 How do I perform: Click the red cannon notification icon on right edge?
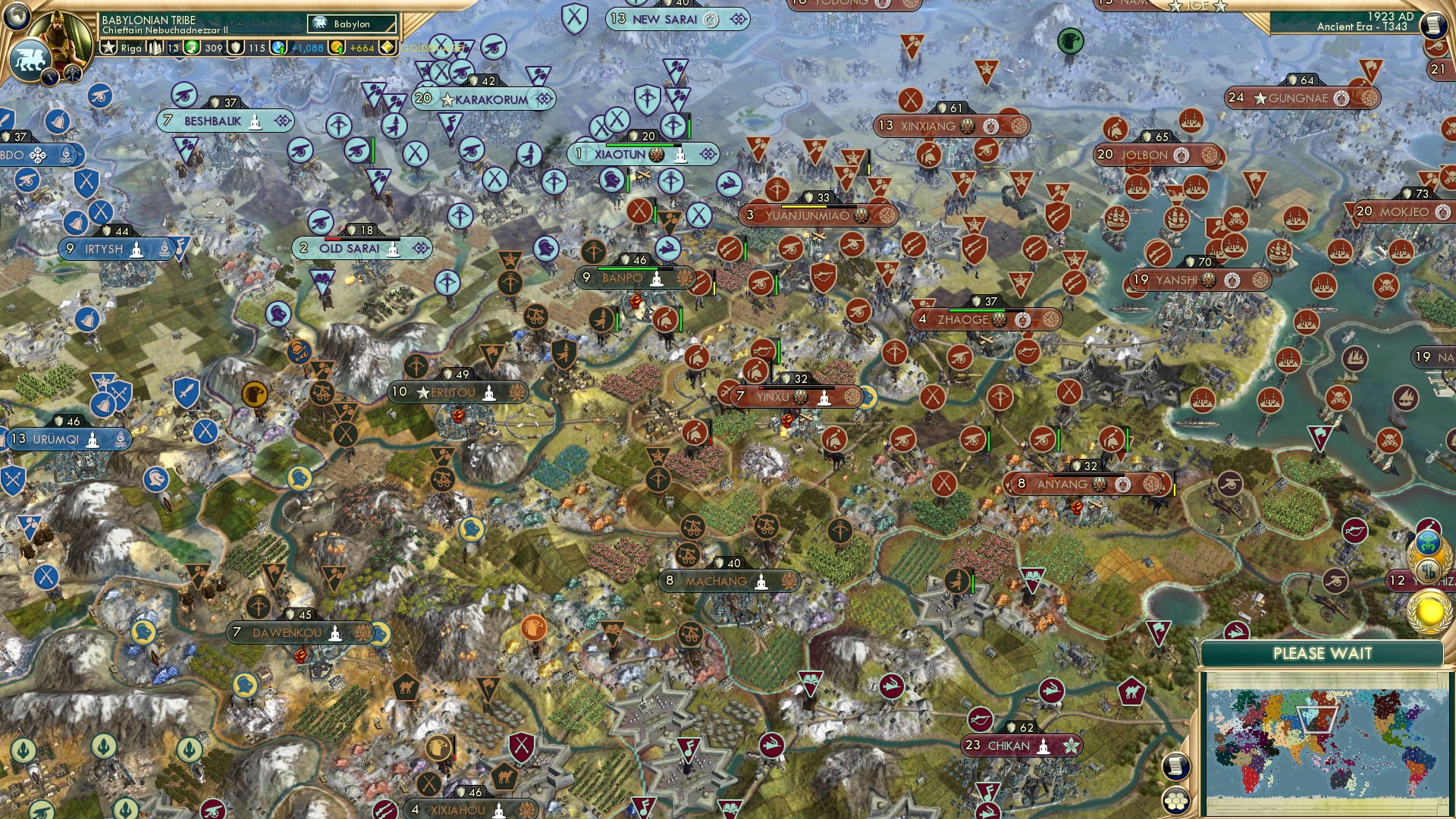(x=1436, y=47)
